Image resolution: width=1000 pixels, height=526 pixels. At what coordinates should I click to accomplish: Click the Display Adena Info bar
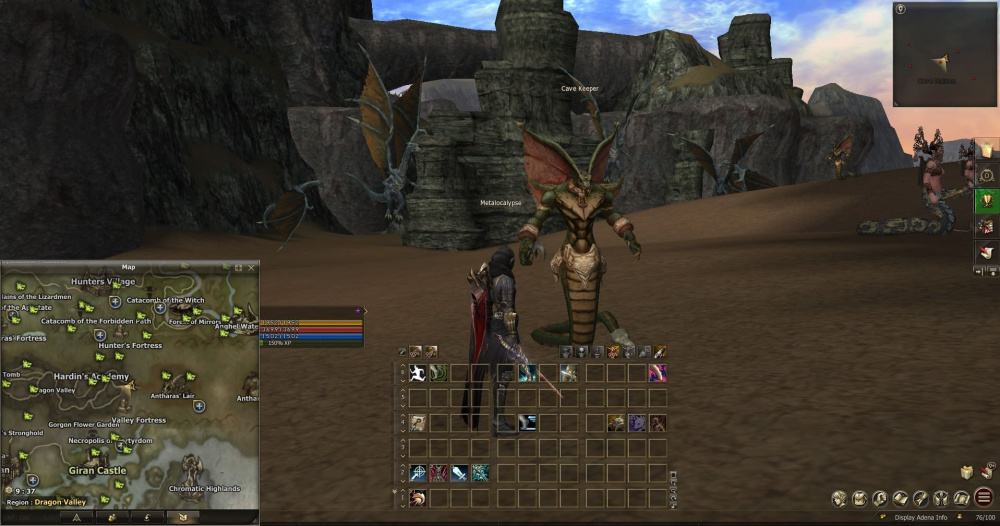[920, 518]
